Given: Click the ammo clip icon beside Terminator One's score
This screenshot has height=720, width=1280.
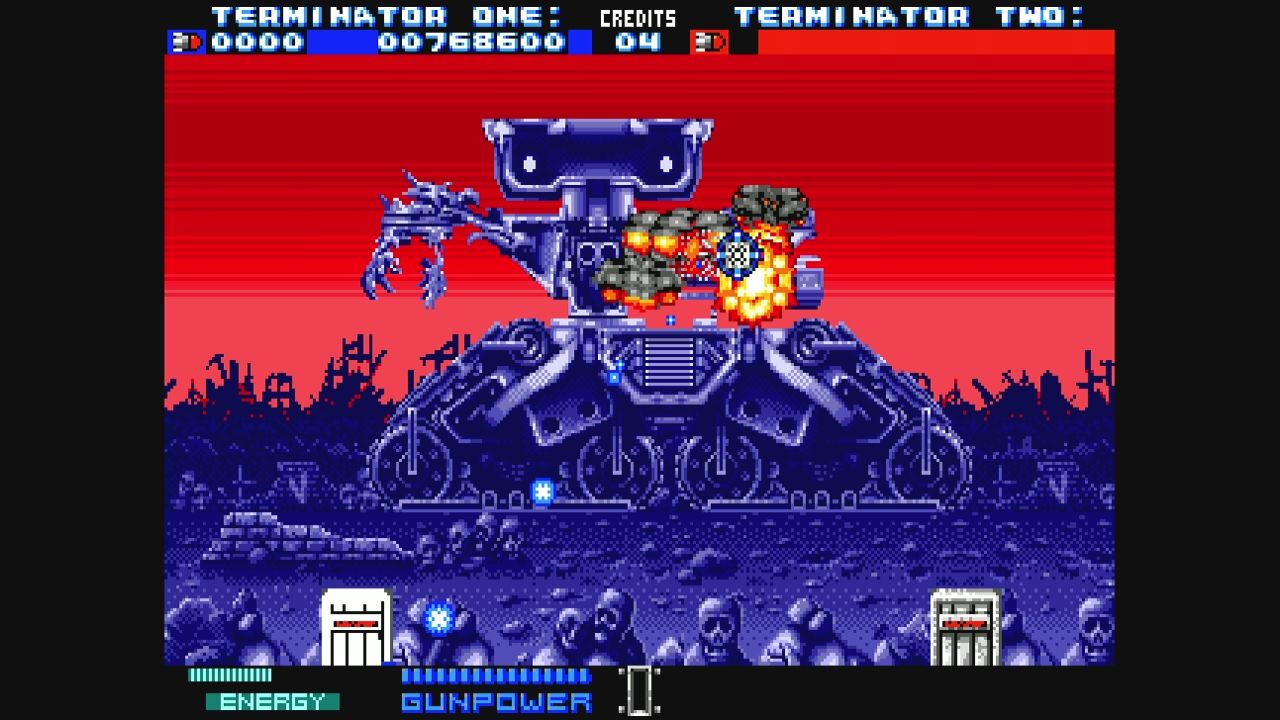Looking at the screenshot, I should 184,41.
